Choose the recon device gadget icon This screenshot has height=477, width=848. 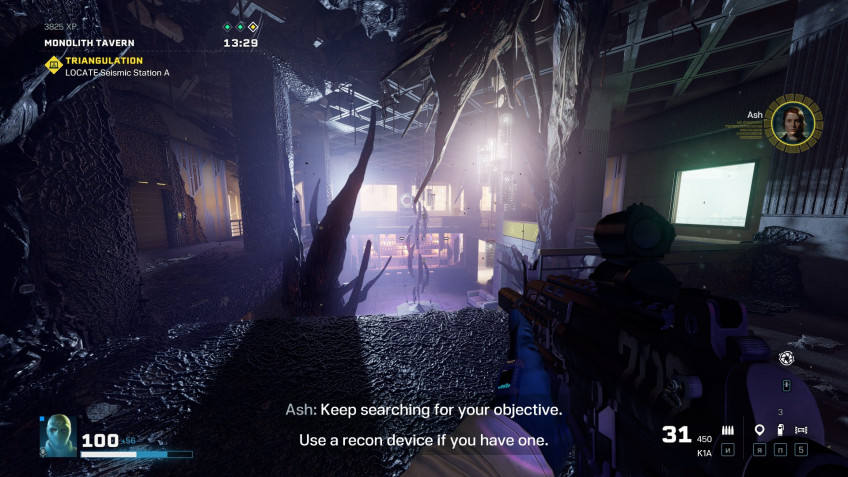click(801, 430)
